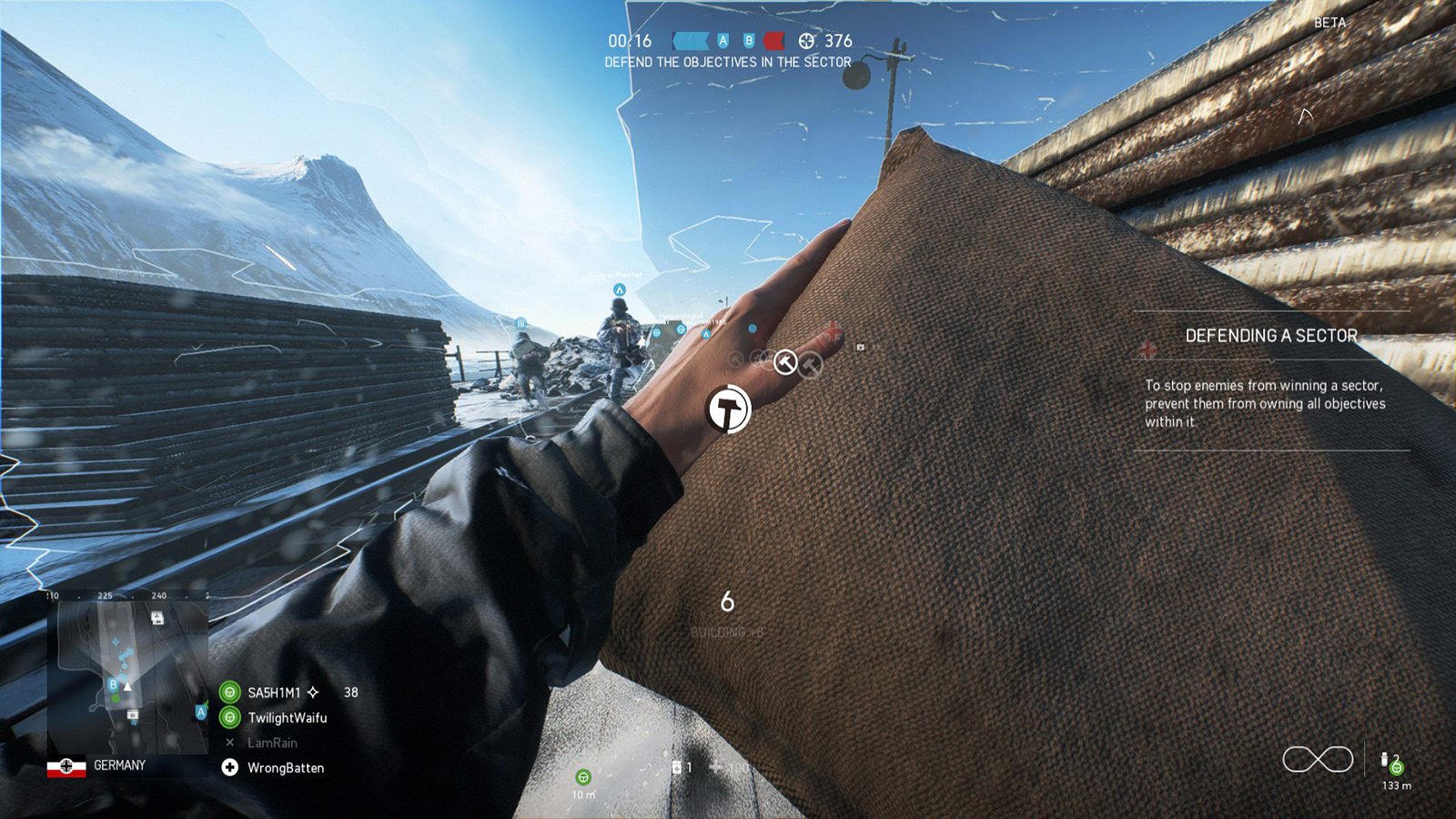
Task: Activate the large build hammer icon
Action: [728, 409]
